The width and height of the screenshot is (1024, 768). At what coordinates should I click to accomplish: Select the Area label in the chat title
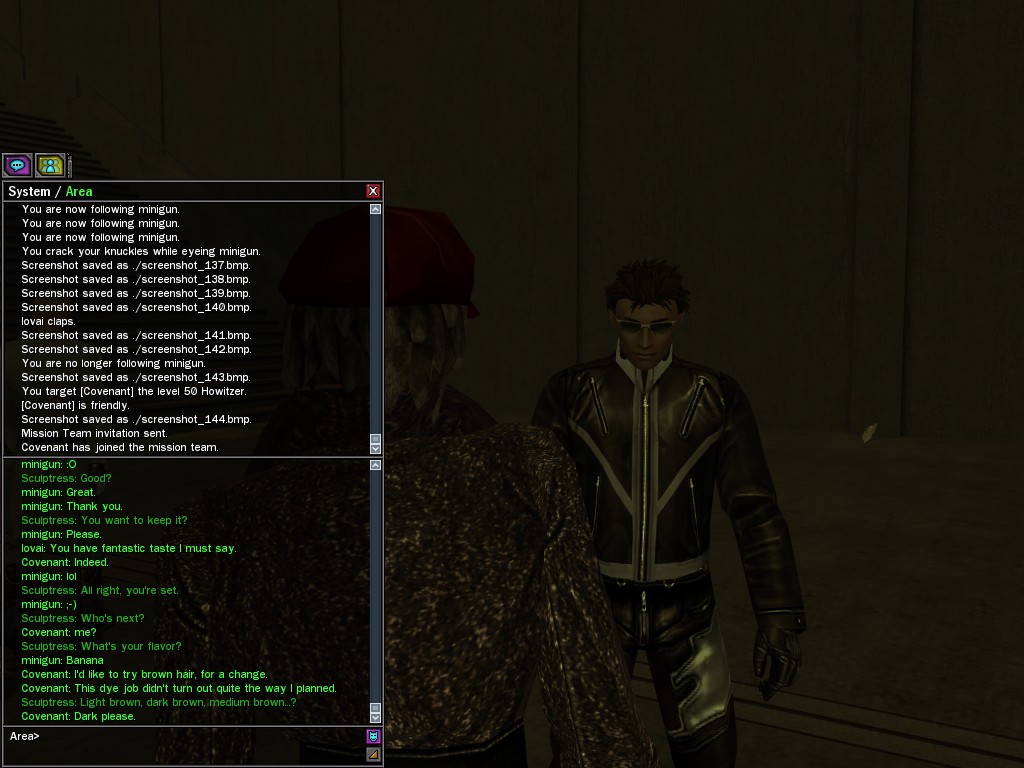point(79,191)
